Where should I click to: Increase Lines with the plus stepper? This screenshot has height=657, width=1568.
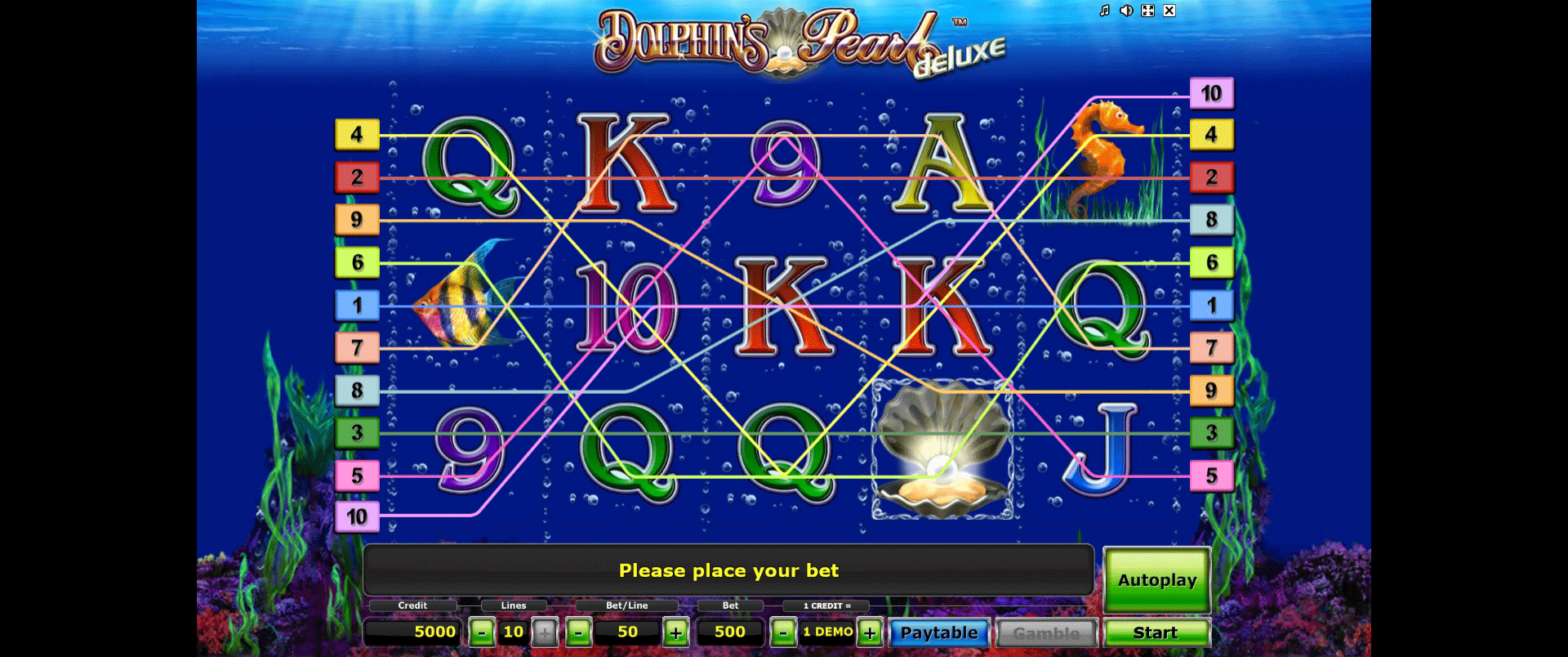[x=545, y=632]
